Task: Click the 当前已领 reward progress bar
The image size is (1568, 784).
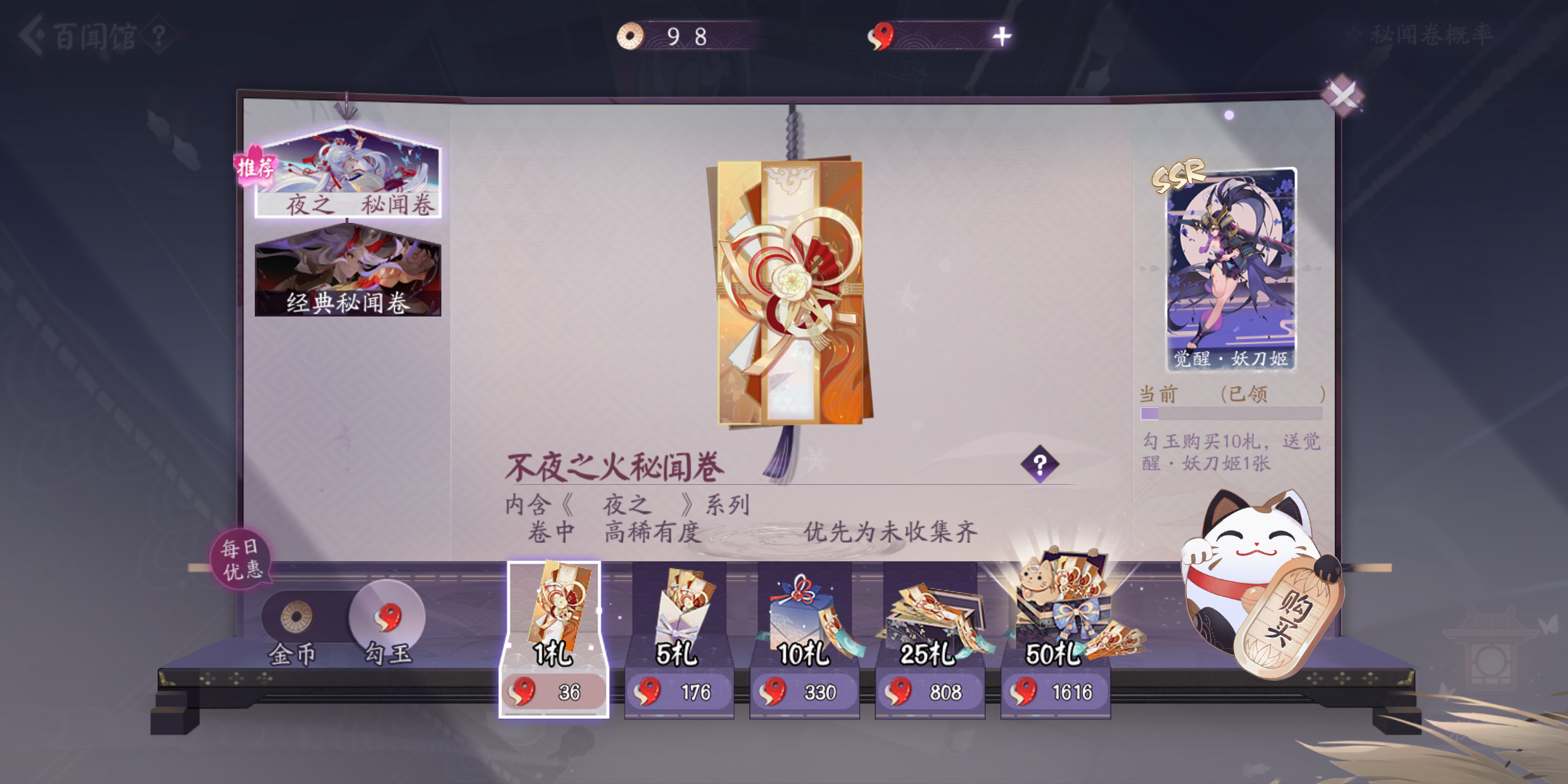Action: pyautogui.click(x=1232, y=412)
